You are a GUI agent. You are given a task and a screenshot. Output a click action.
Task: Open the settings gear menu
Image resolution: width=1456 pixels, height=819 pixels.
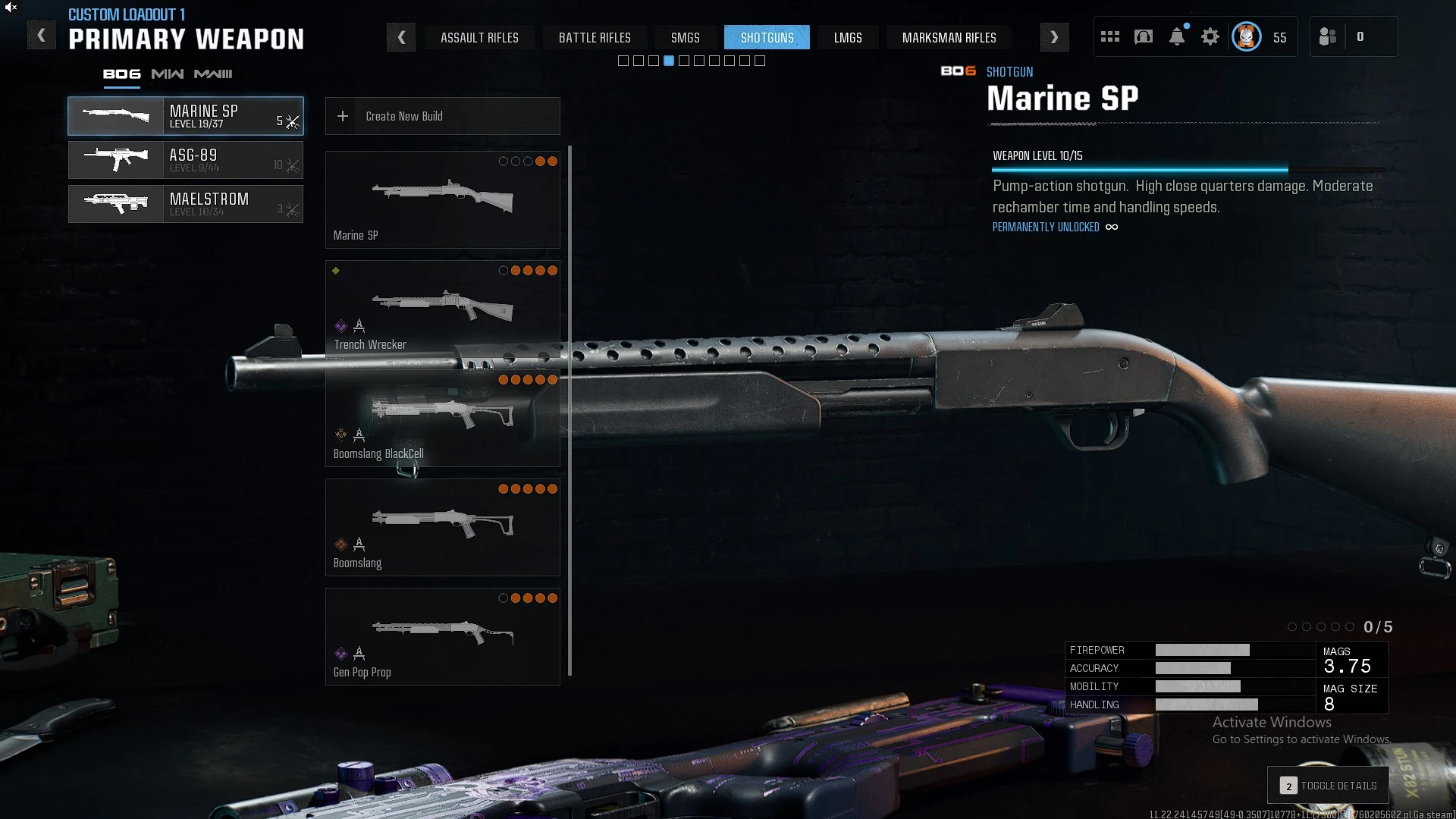tap(1210, 36)
